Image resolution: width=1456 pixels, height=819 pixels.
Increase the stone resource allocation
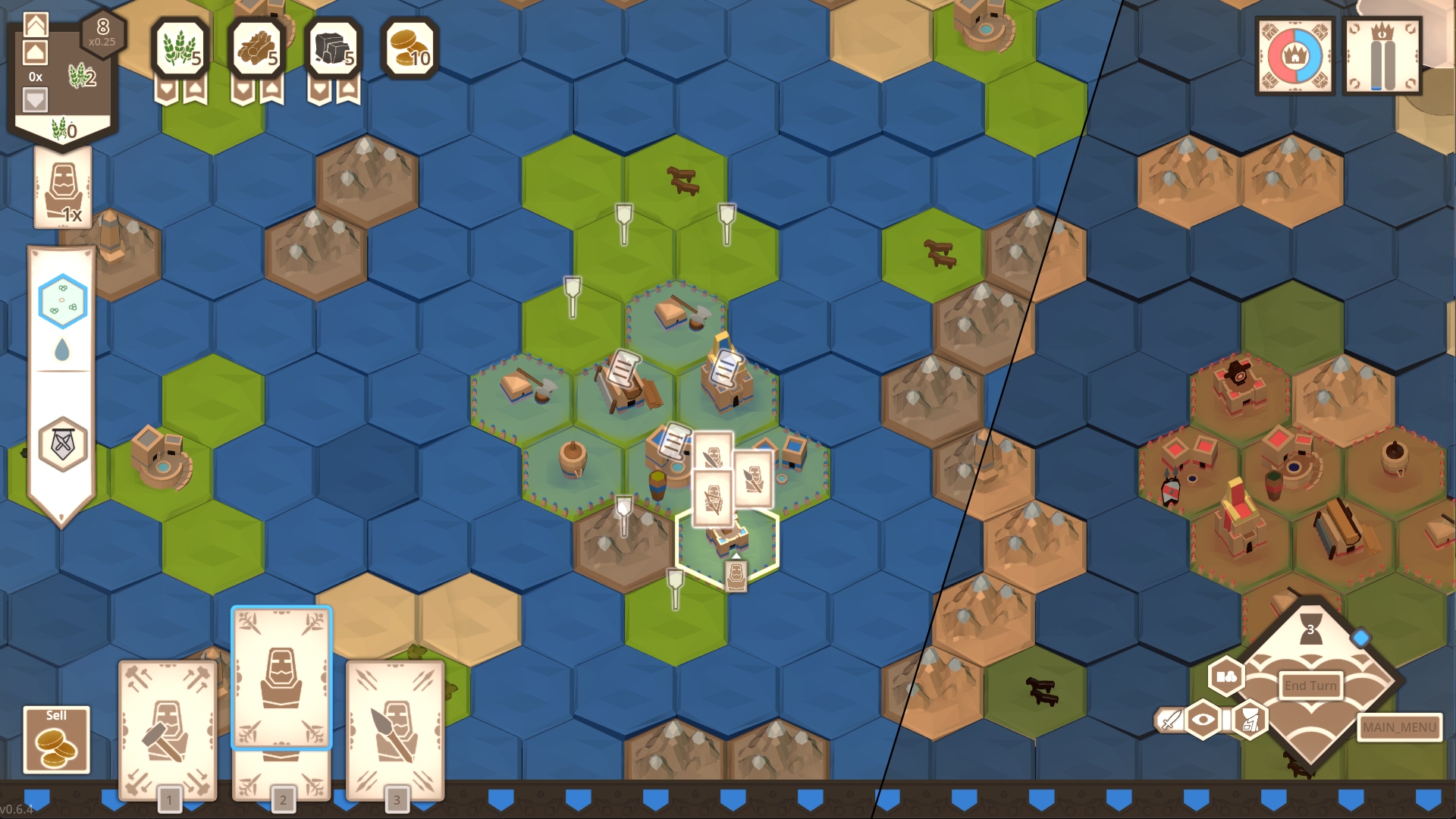pyautogui.click(x=348, y=90)
